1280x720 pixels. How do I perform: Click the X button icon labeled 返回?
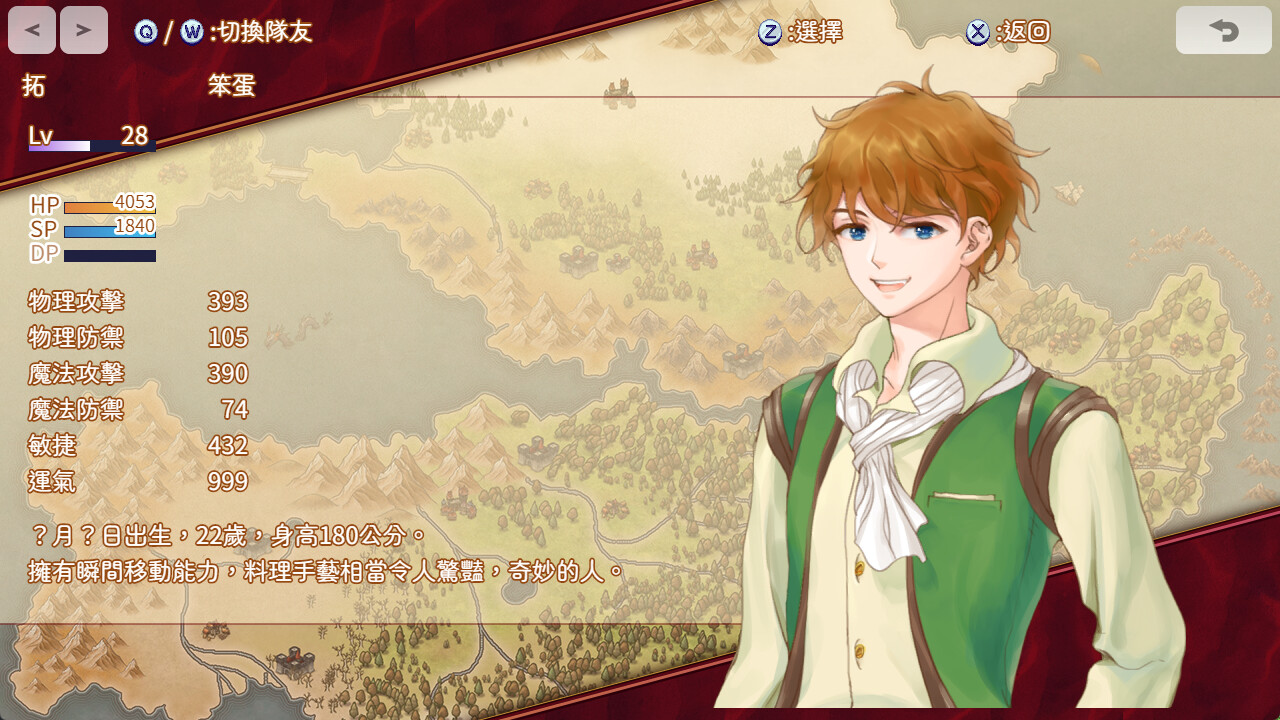(x=977, y=32)
